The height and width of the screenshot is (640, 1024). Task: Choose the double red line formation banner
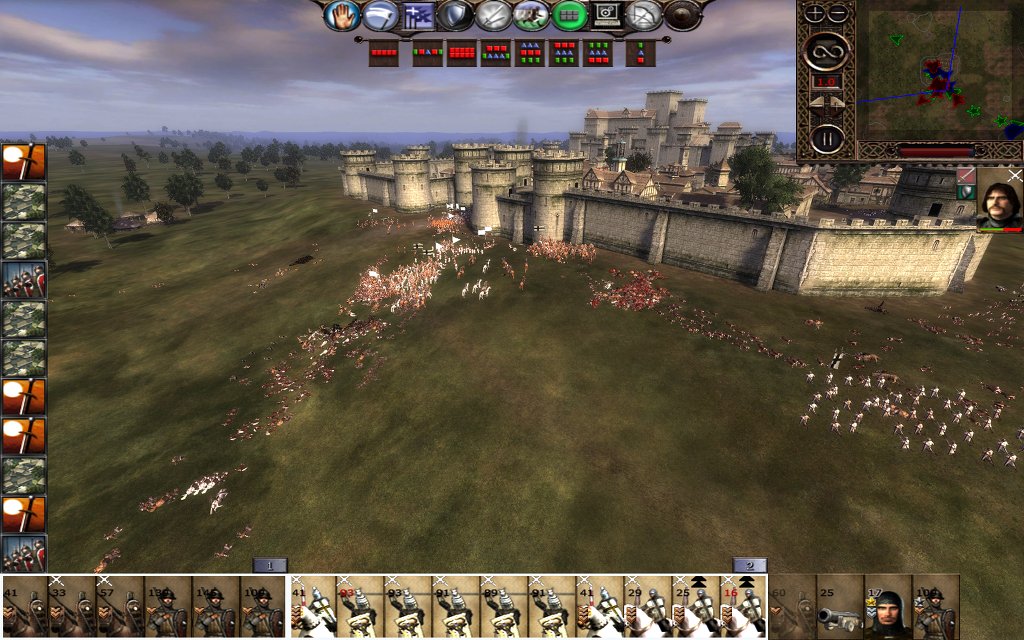pos(461,52)
